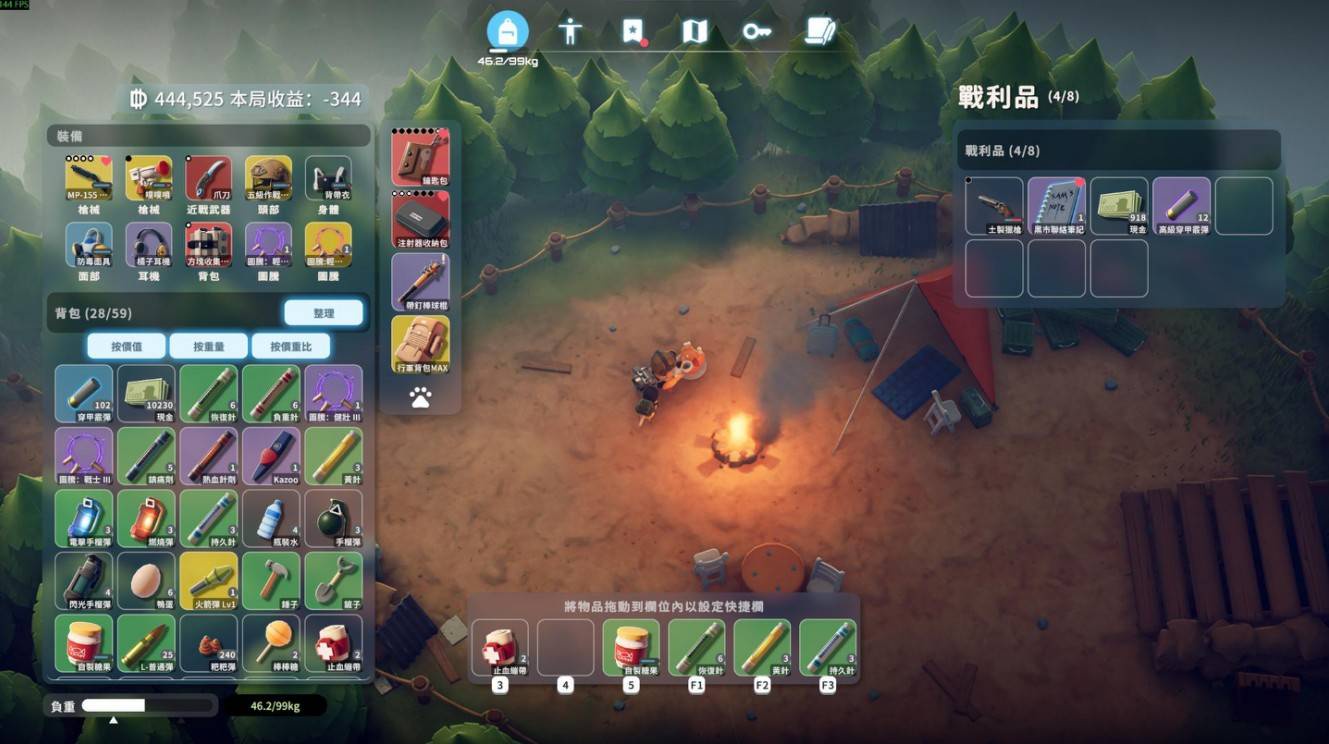Select the 高級穿甲霰彈 ammo in loot
Image resolution: width=1329 pixels, height=744 pixels.
coord(1181,205)
